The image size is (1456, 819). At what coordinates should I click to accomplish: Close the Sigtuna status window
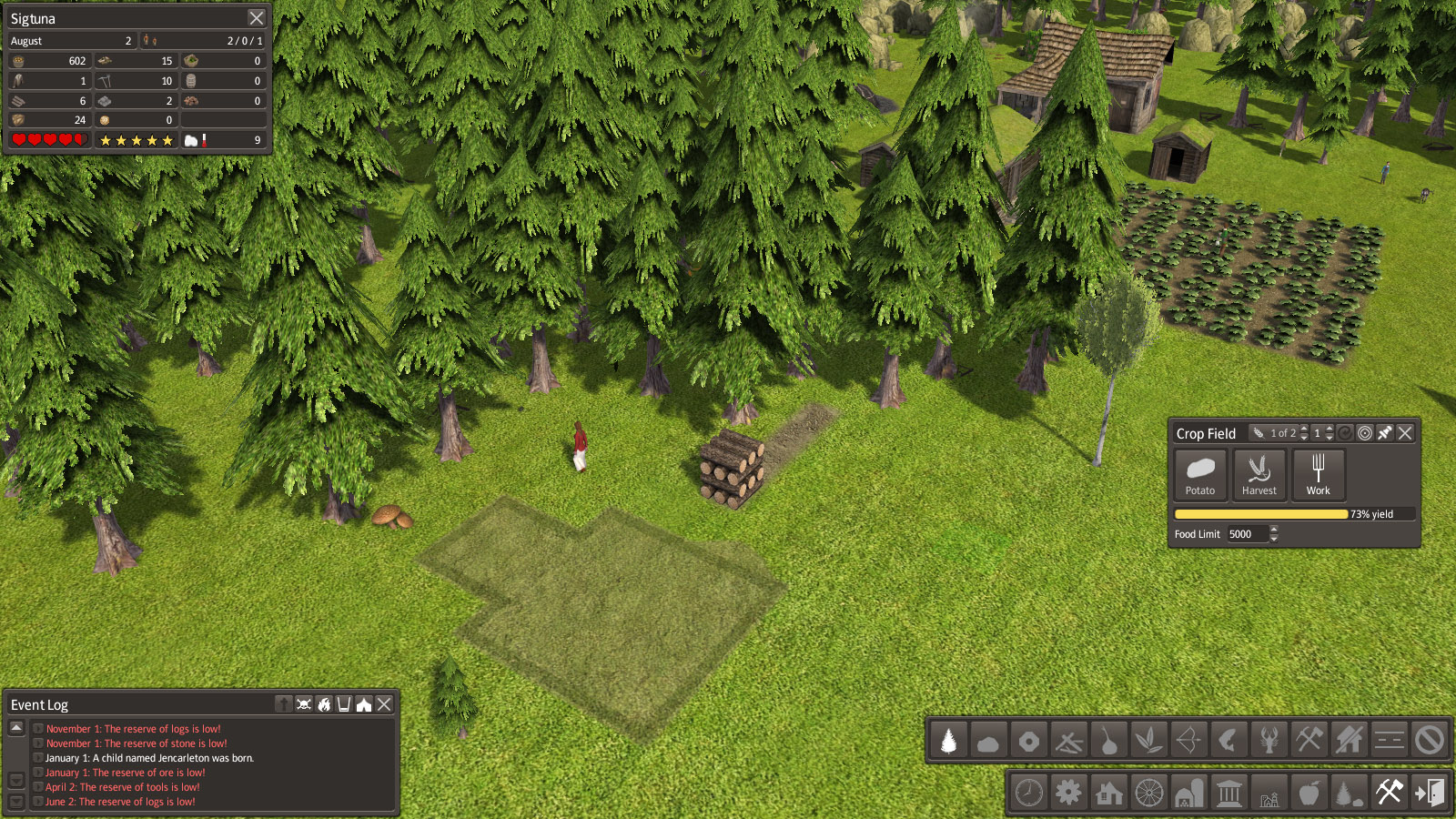click(257, 18)
